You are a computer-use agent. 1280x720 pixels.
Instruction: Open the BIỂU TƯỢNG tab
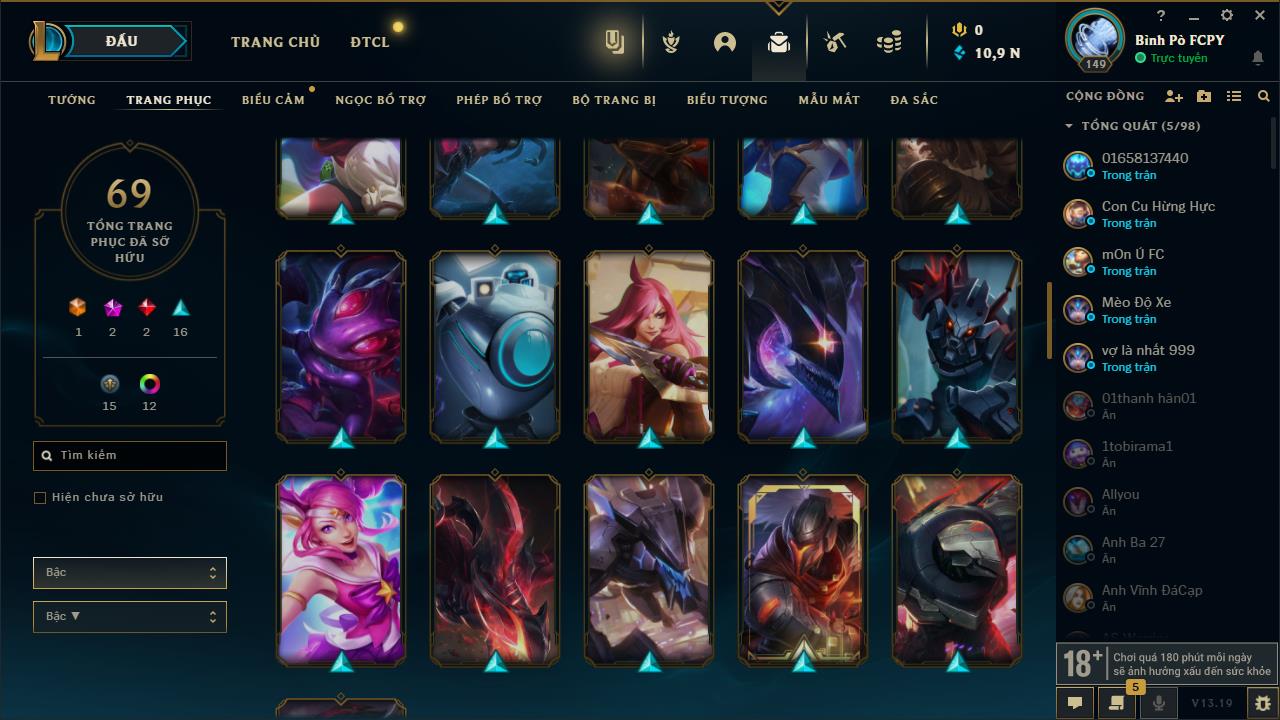pyautogui.click(x=727, y=100)
